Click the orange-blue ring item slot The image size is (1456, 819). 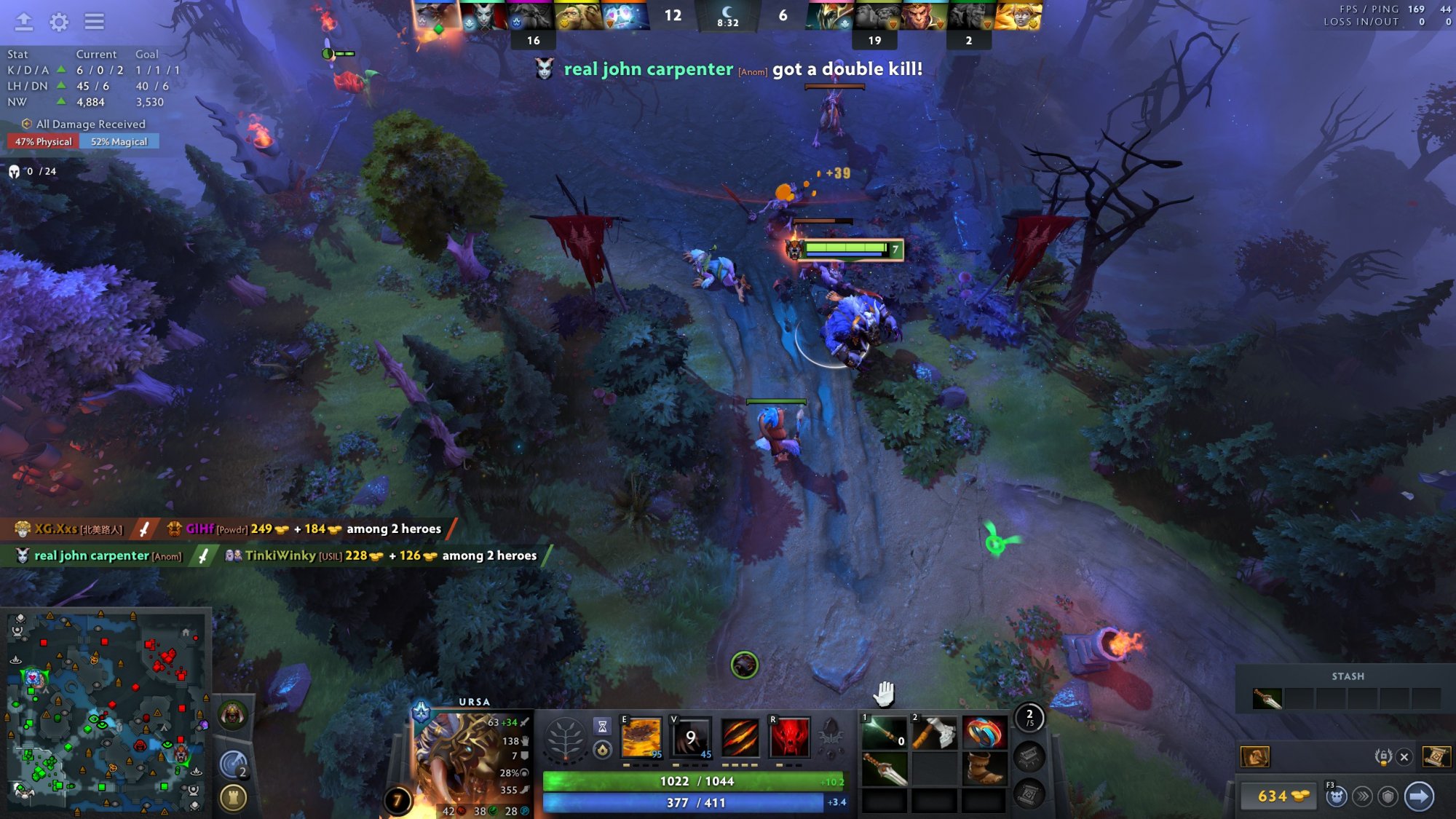coord(984,733)
